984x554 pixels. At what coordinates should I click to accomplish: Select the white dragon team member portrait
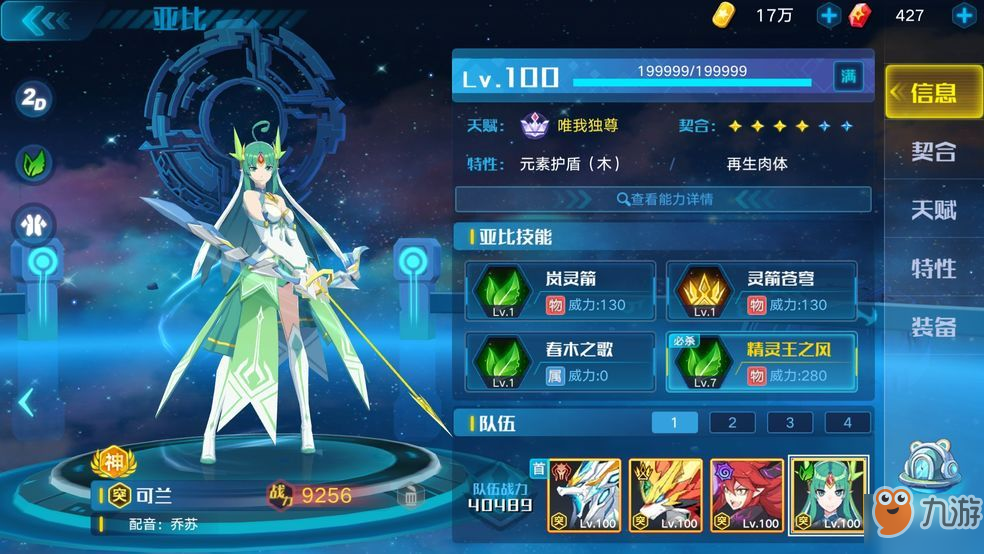pos(584,495)
